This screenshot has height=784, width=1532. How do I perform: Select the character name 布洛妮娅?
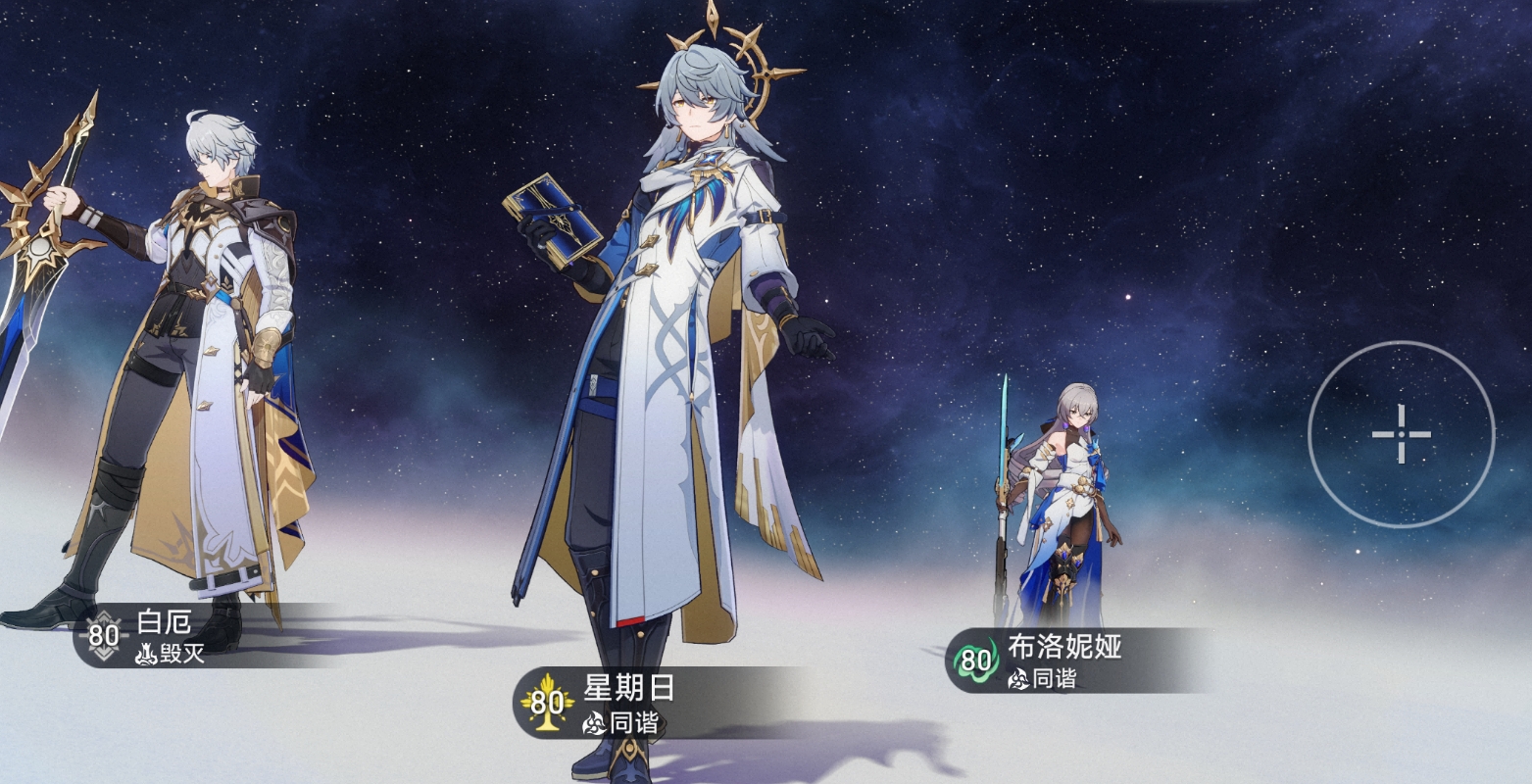coord(1064,647)
